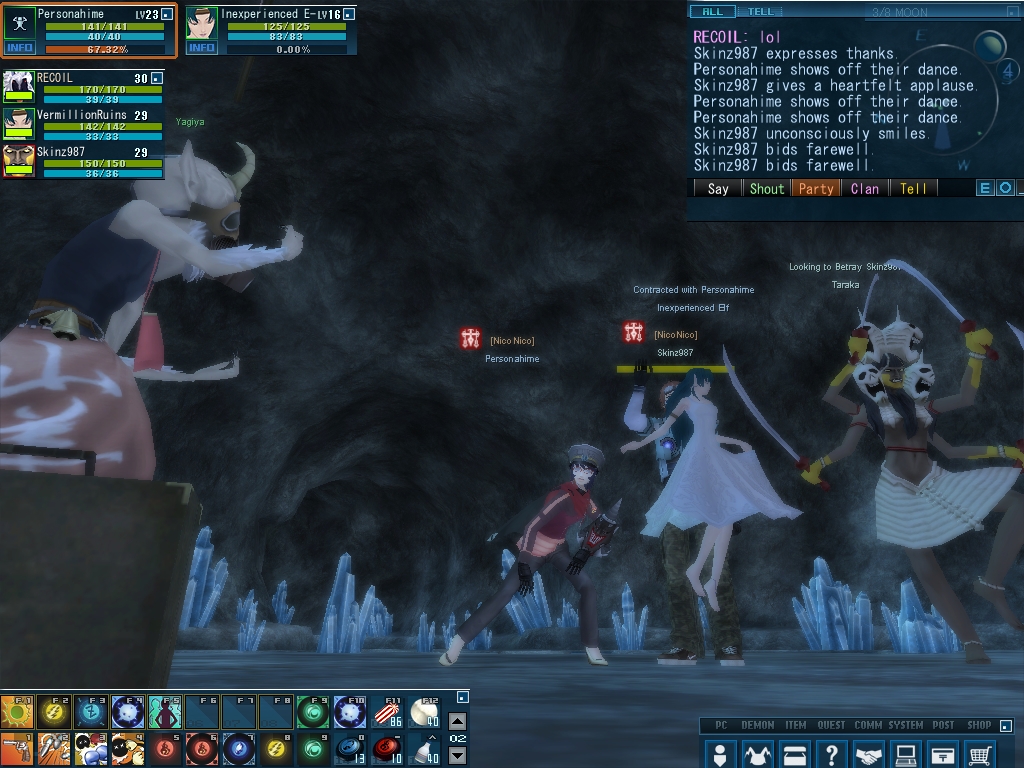Image resolution: width=1024 pixels, height=768 pixels.
Task: Open the PC character menu
Action: (x=720, y=753)
